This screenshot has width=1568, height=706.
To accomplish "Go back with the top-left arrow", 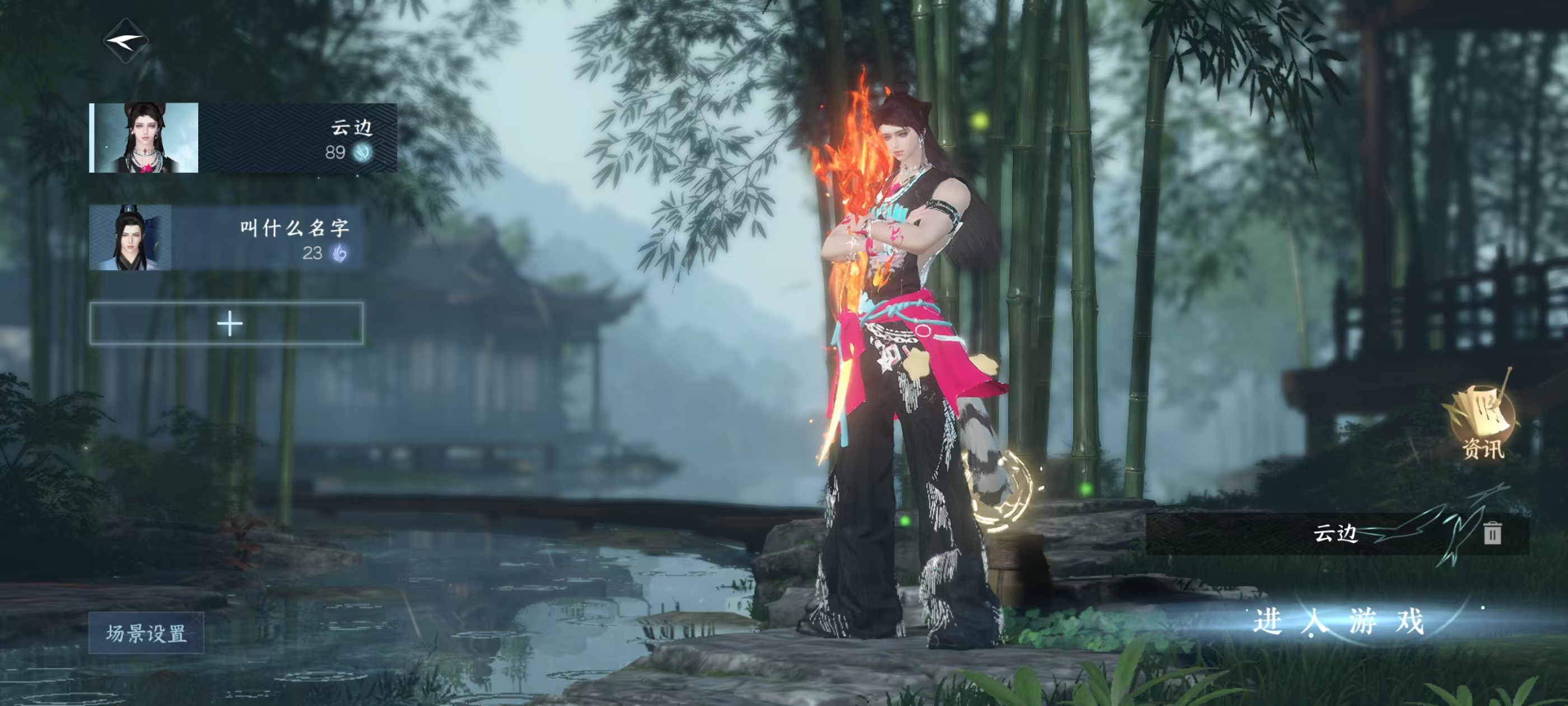I will click(x=126, y=41).
